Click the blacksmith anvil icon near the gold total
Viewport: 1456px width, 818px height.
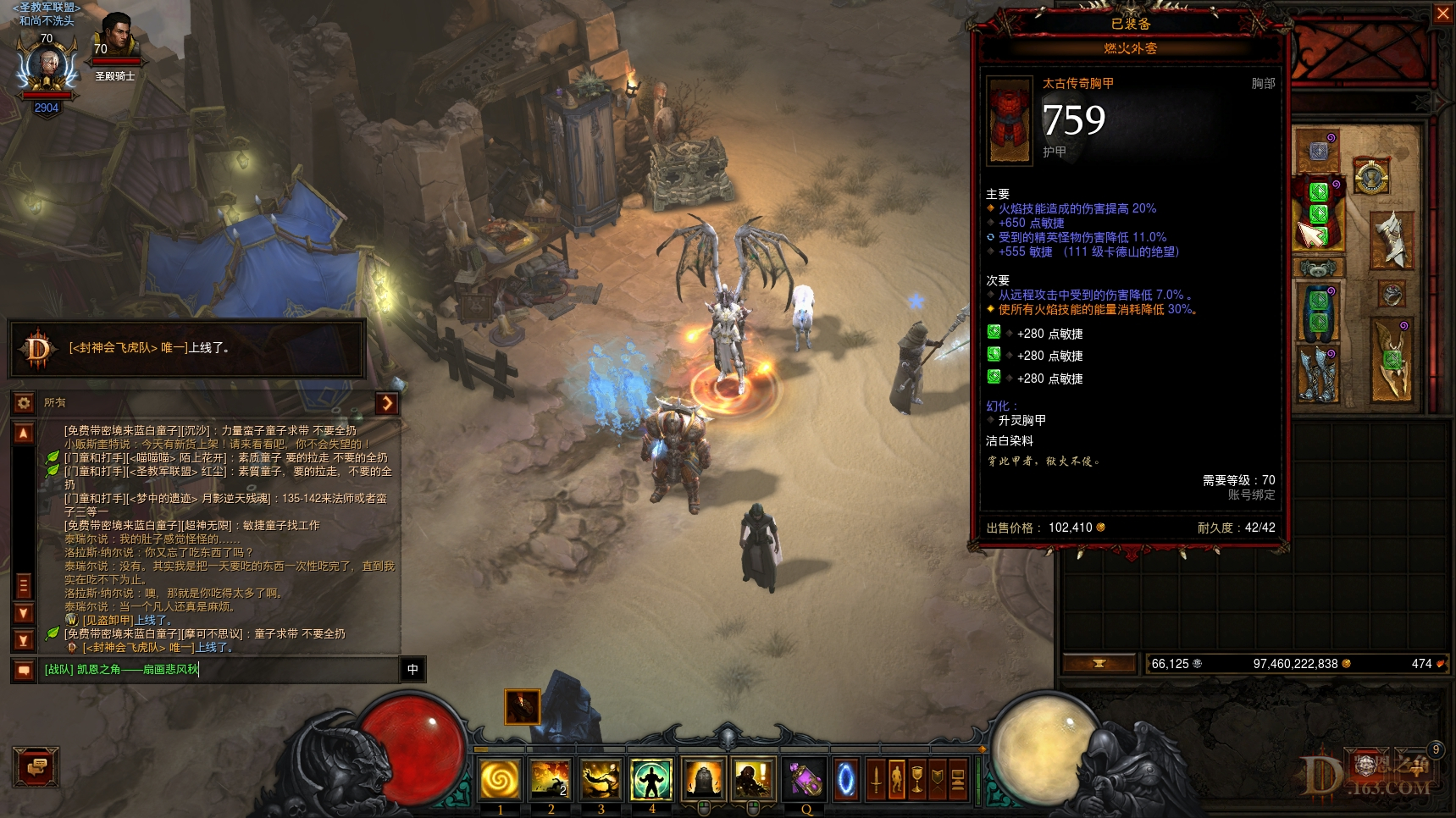pyautogui.click(x=1099, y=664)
